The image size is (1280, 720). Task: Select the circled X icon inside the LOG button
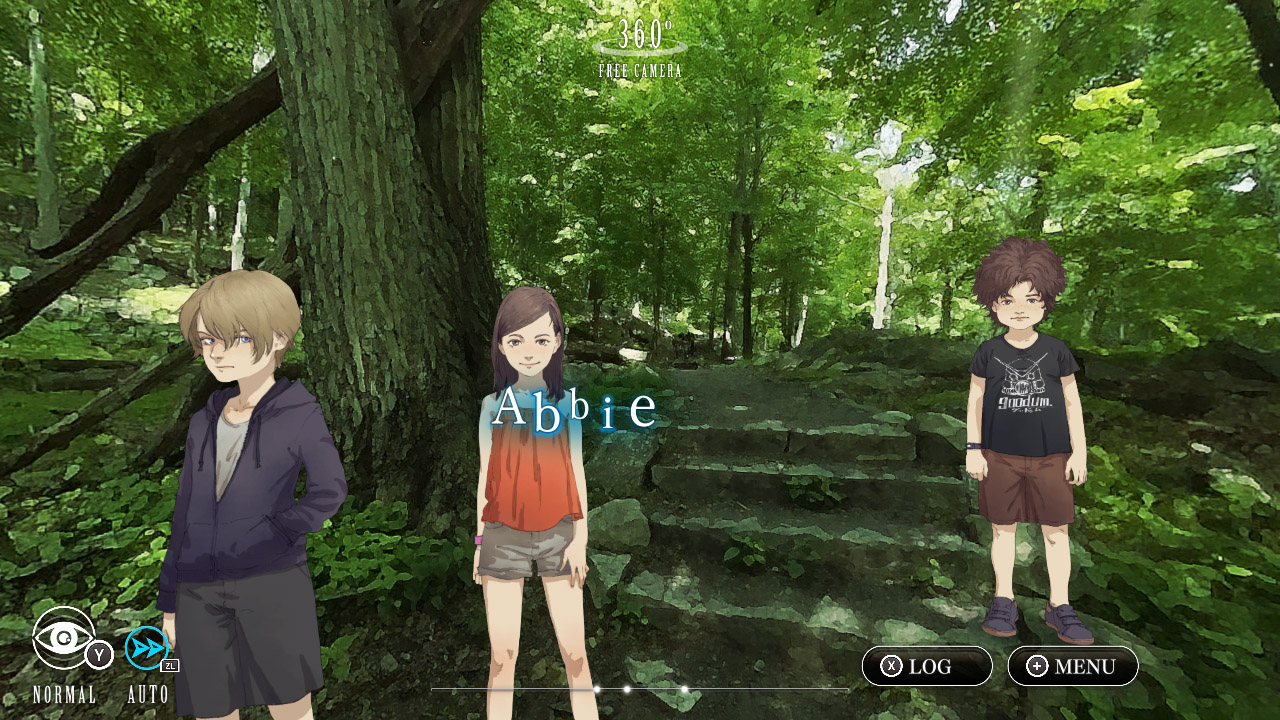(x=891, y=665)
